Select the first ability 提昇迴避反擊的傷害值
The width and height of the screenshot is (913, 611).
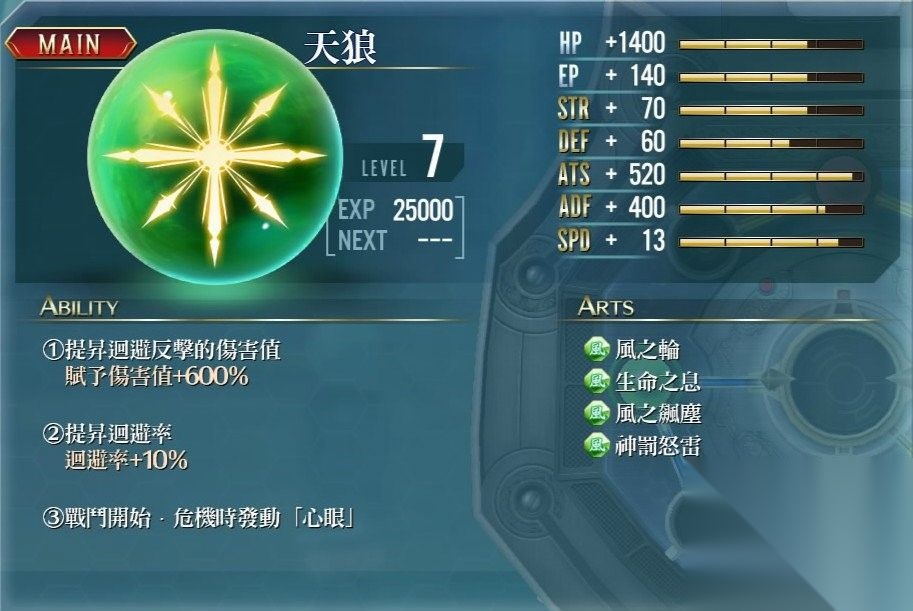[x=160, y=351]
